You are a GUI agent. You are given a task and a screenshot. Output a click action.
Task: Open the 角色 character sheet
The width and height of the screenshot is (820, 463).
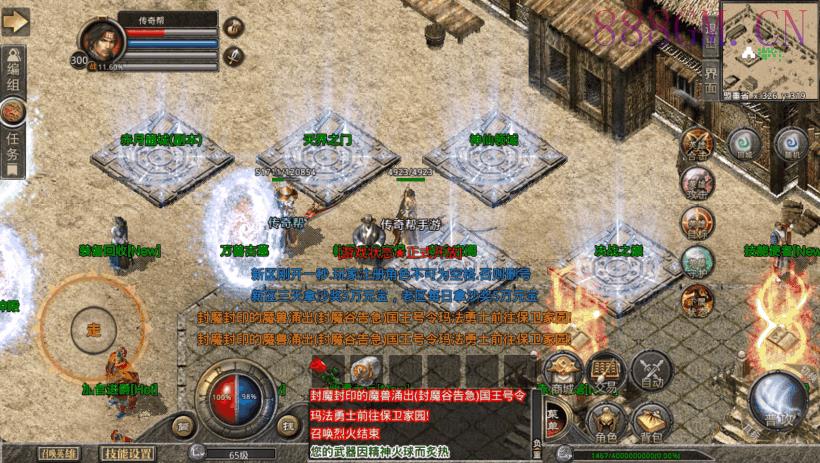pos(603,422)
